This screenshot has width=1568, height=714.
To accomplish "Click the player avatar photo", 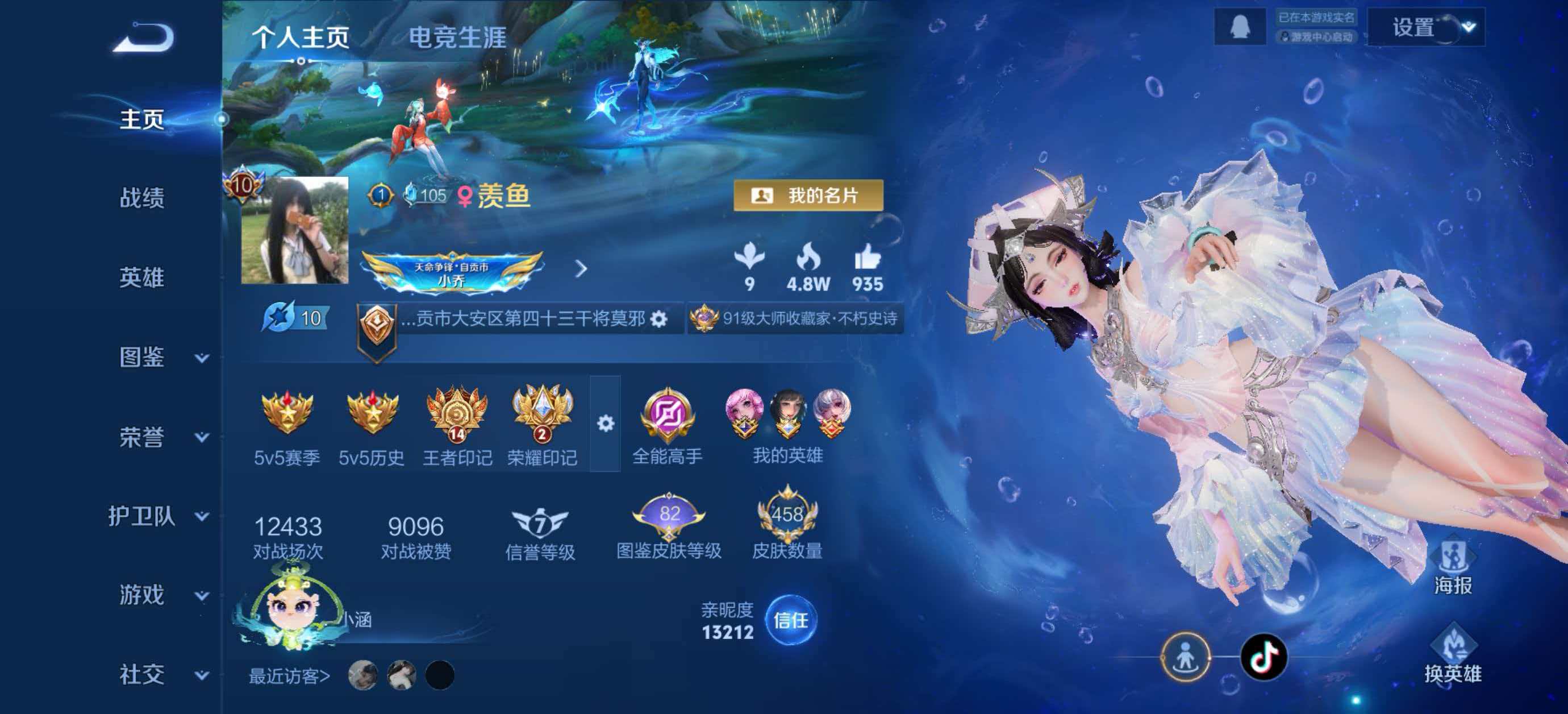I will [295, 230].
